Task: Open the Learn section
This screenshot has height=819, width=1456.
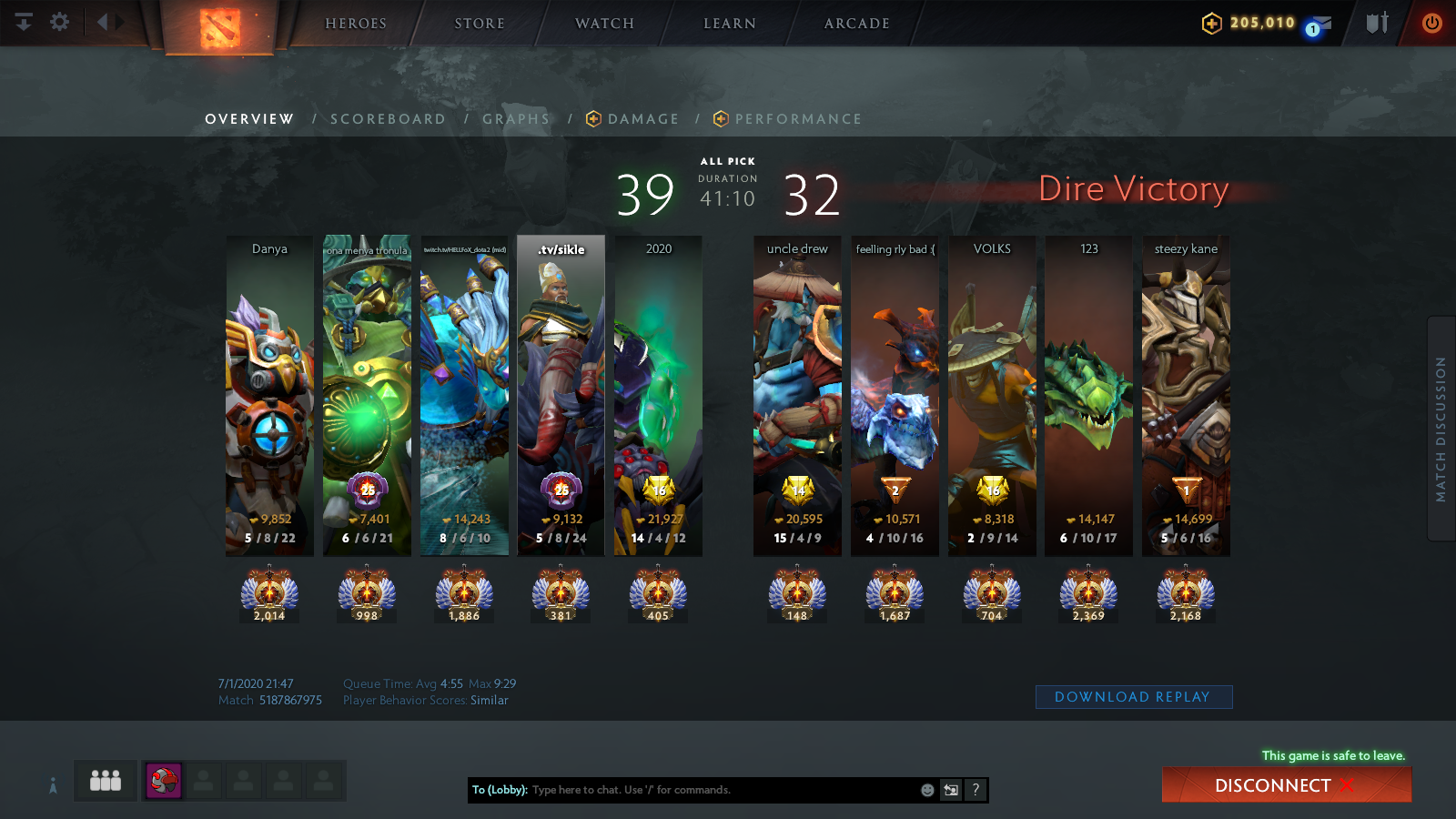Action: point(730,24)
